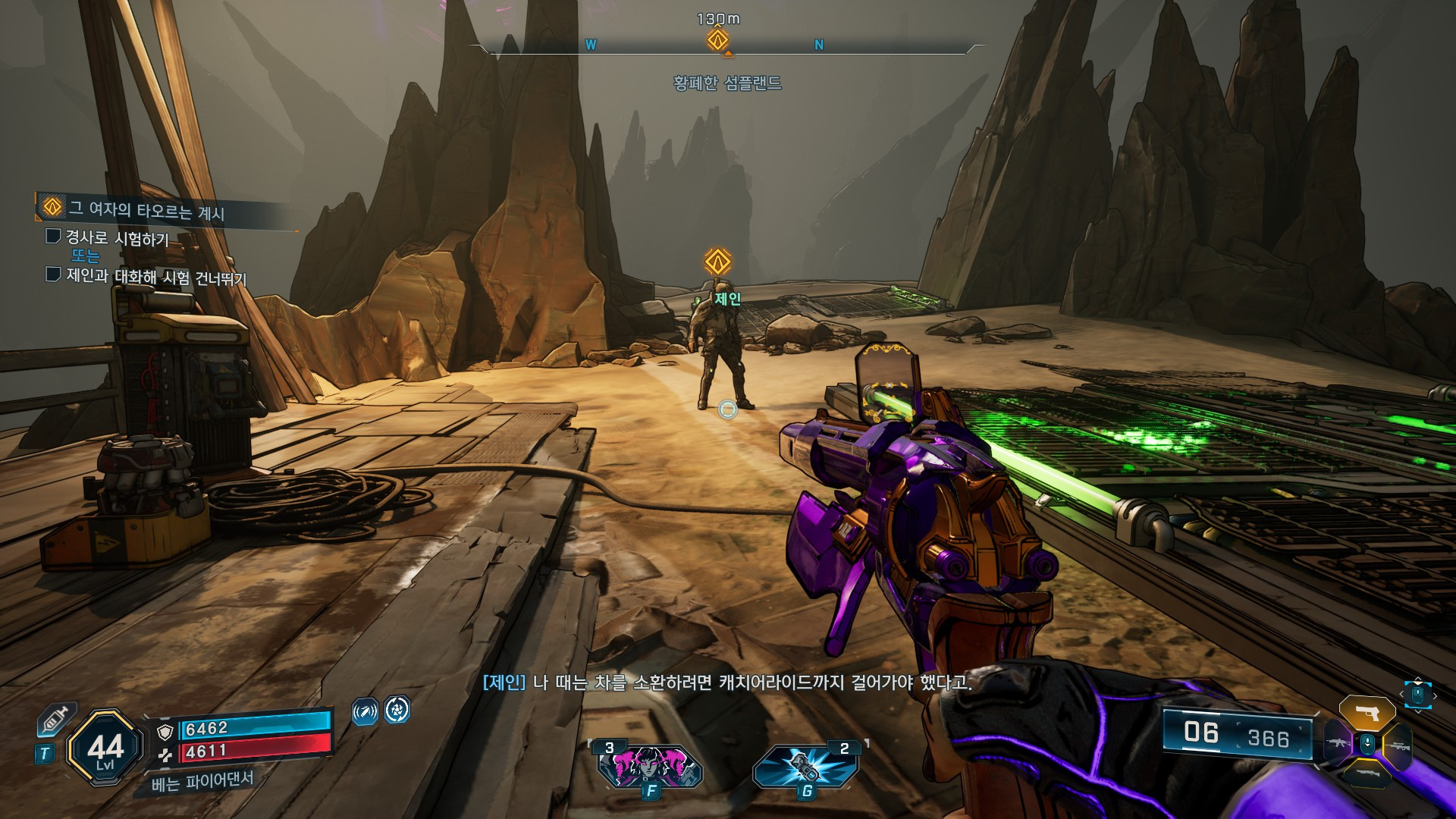Open the level 44 character badge
The width and height of the screenshot is (1456, 819).
point(105,748)
